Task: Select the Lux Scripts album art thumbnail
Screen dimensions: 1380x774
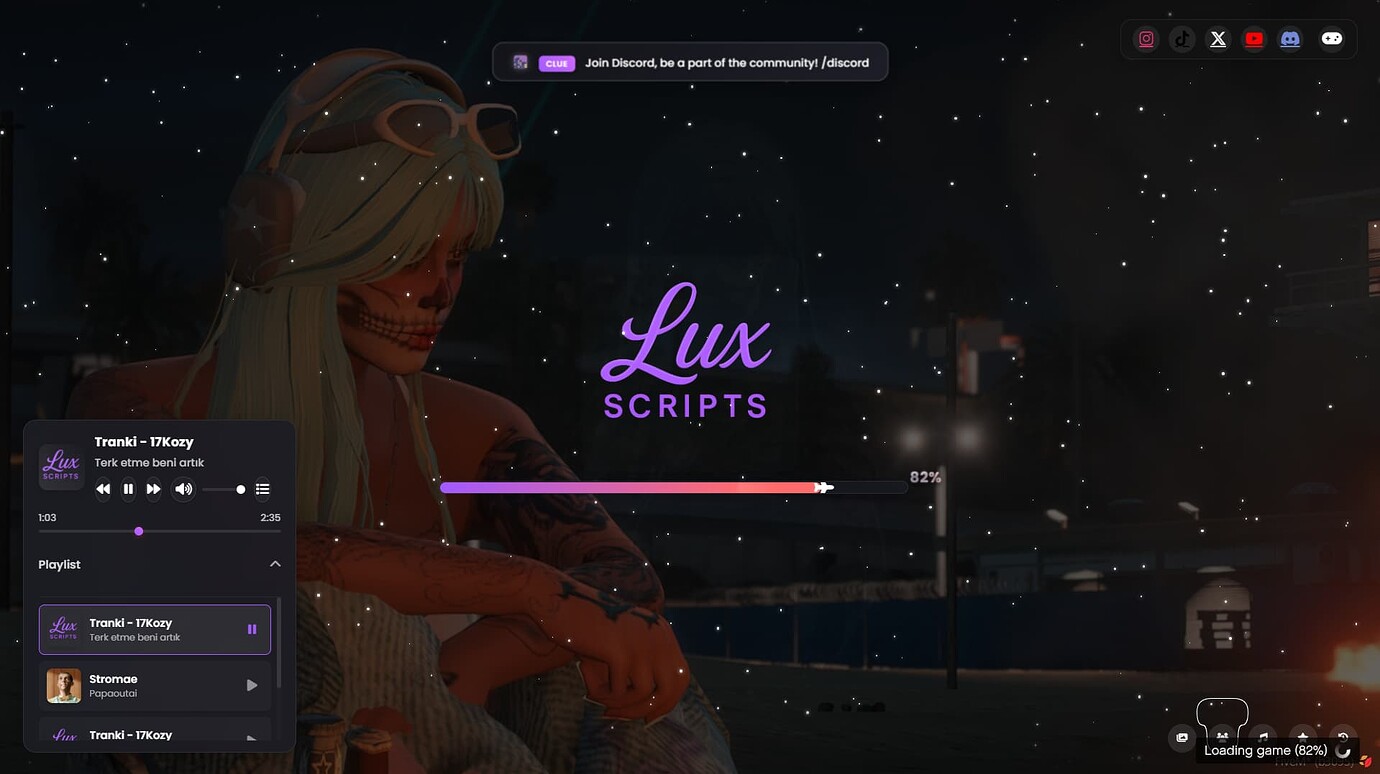Action: tap(60, 466)
